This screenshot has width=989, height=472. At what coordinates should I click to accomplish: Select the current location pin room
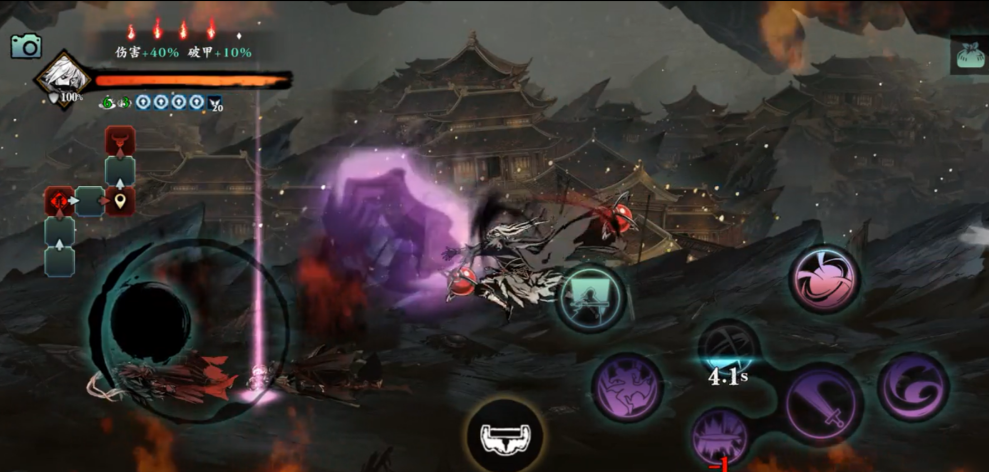pyautogui.click(x=120, y=202)
